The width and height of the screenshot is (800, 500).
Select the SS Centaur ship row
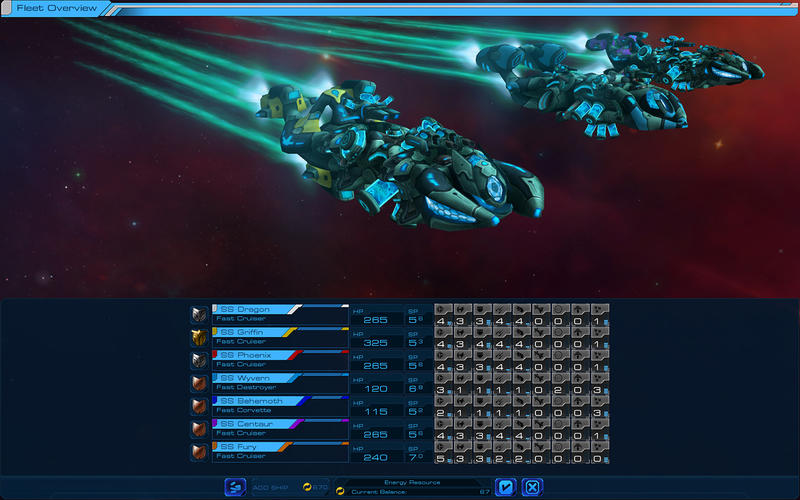click(x=266, y=428)
